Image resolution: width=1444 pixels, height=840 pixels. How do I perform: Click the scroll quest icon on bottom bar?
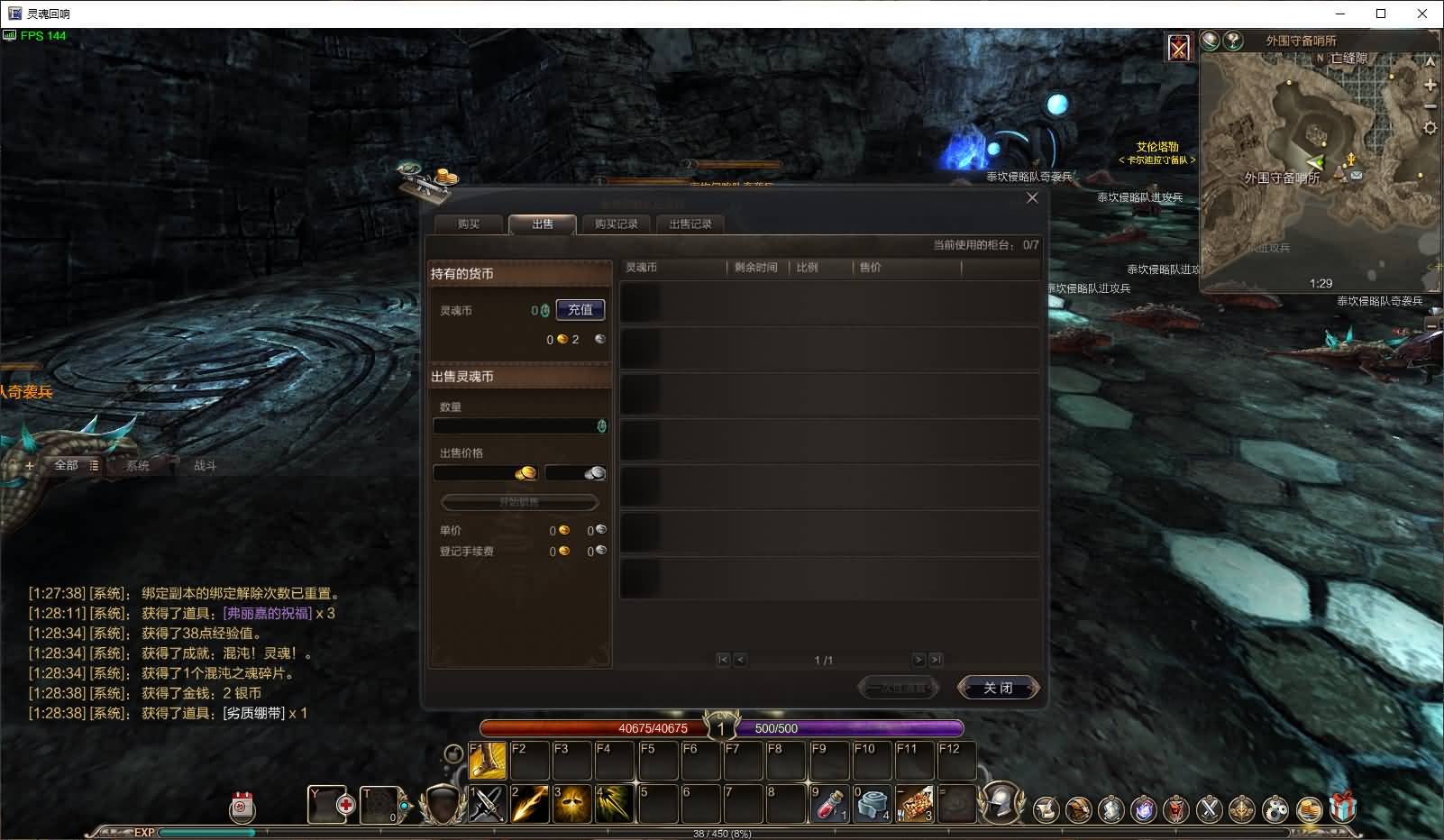(x=1046, y=808)
